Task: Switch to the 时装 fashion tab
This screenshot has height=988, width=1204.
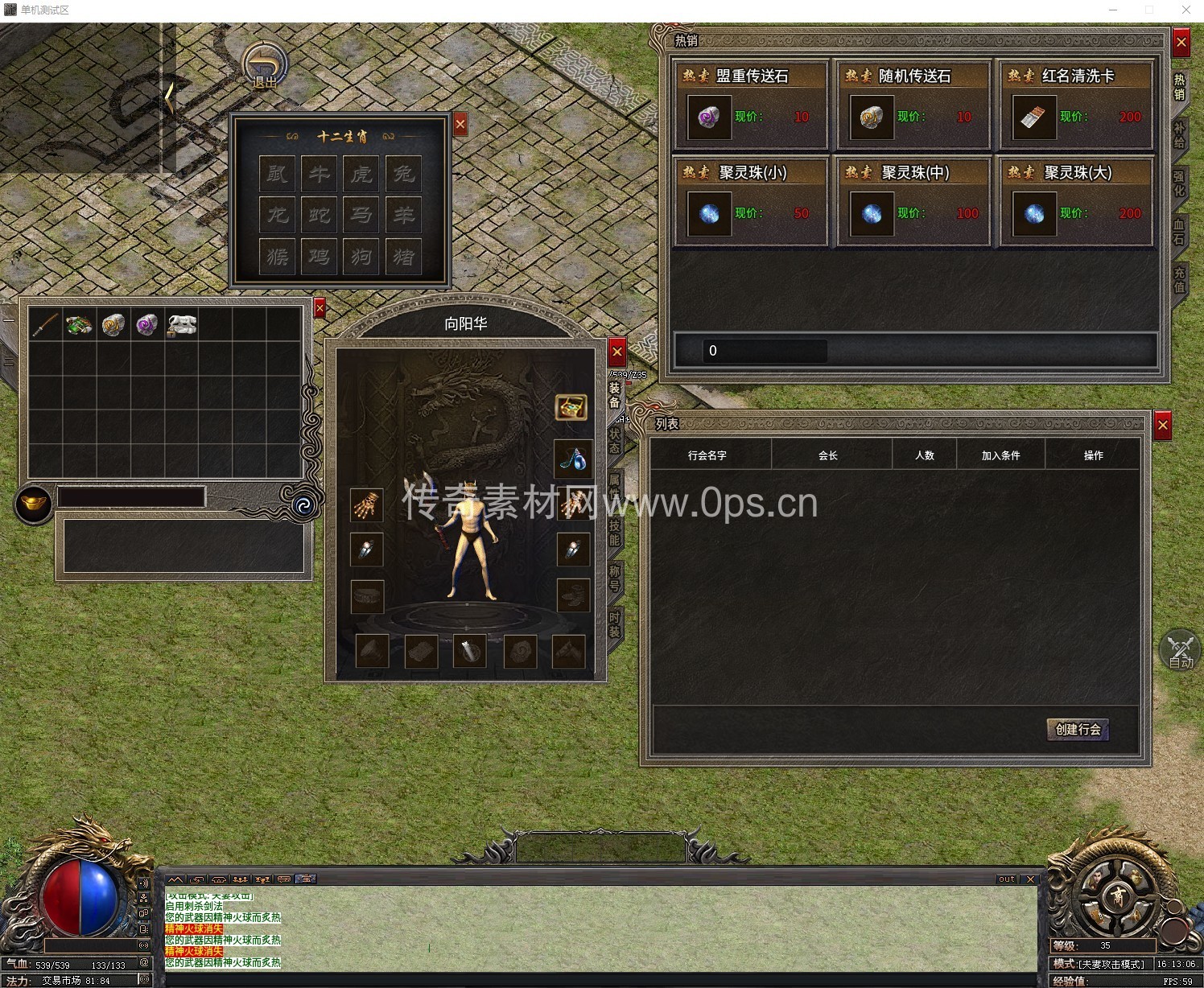Action: click(614, 624)
